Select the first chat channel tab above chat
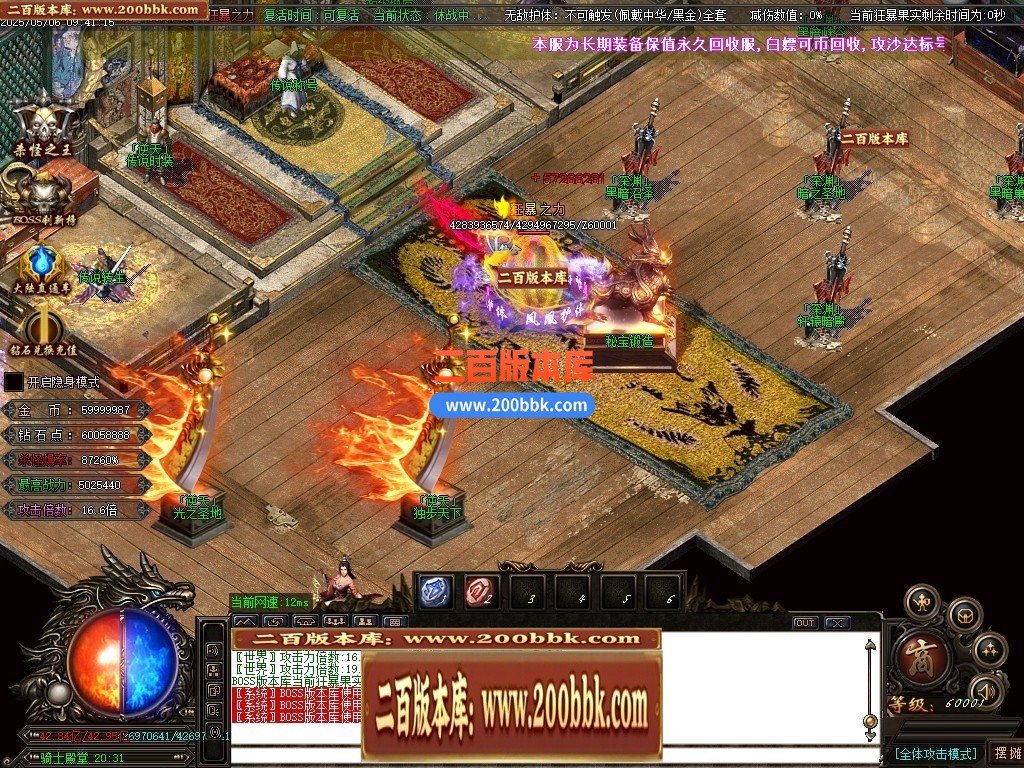Image resolution: width=1024 pixels, height=768 pixels. (x=245, y=621)
